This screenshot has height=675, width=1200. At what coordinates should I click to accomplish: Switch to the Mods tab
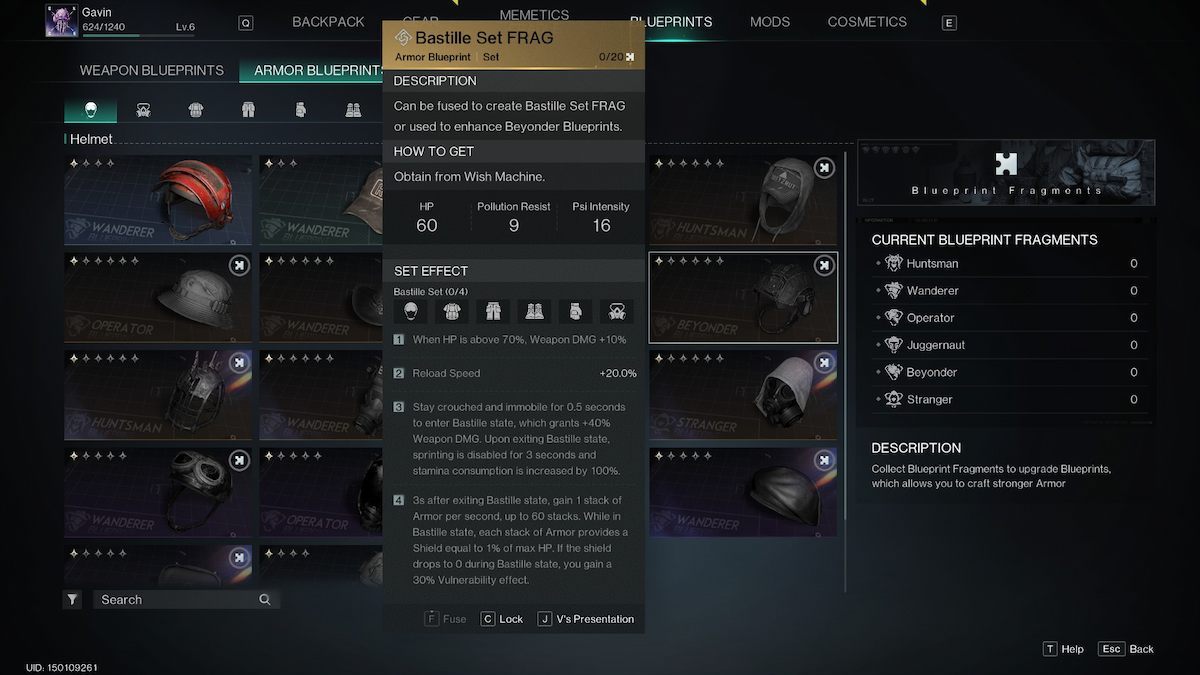[x=769, y=22]
